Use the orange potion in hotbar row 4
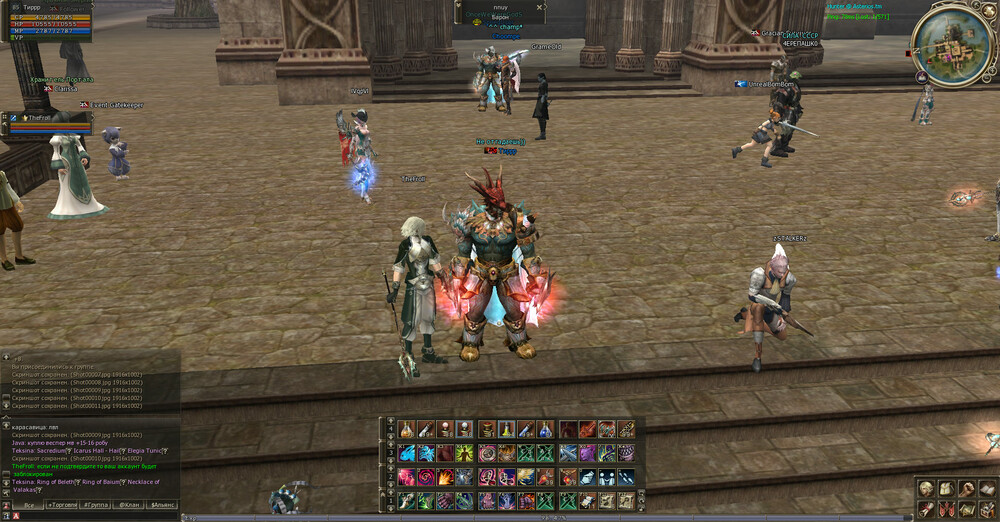 point(407,430)
